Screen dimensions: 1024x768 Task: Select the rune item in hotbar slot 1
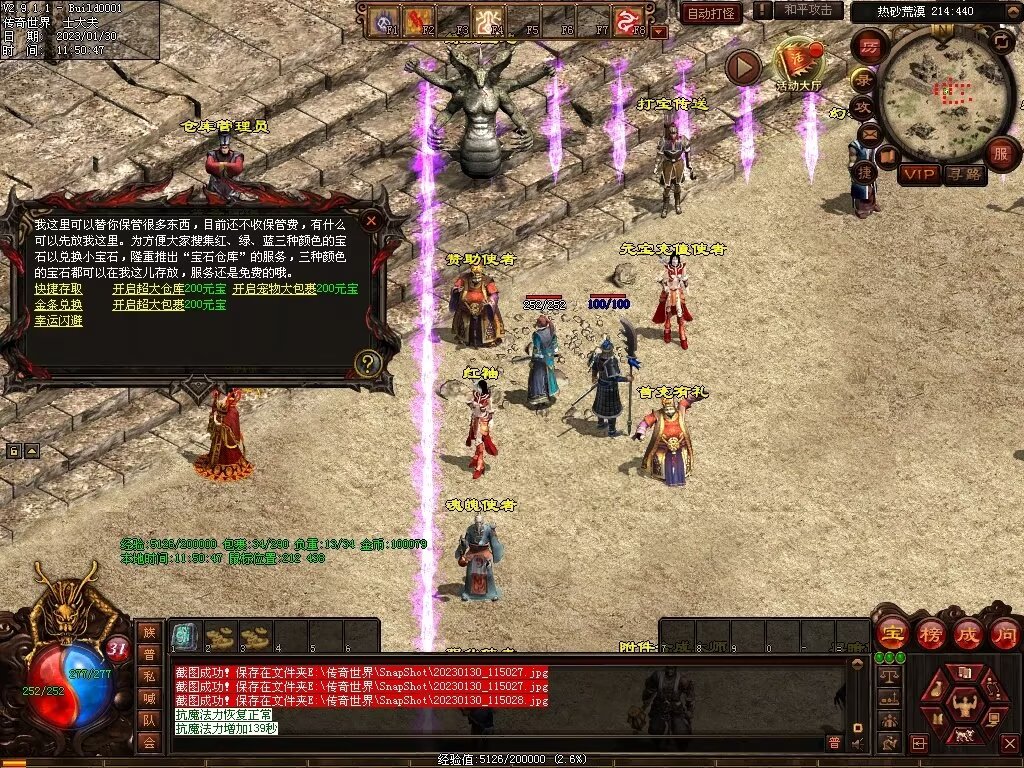pos(184,636)
